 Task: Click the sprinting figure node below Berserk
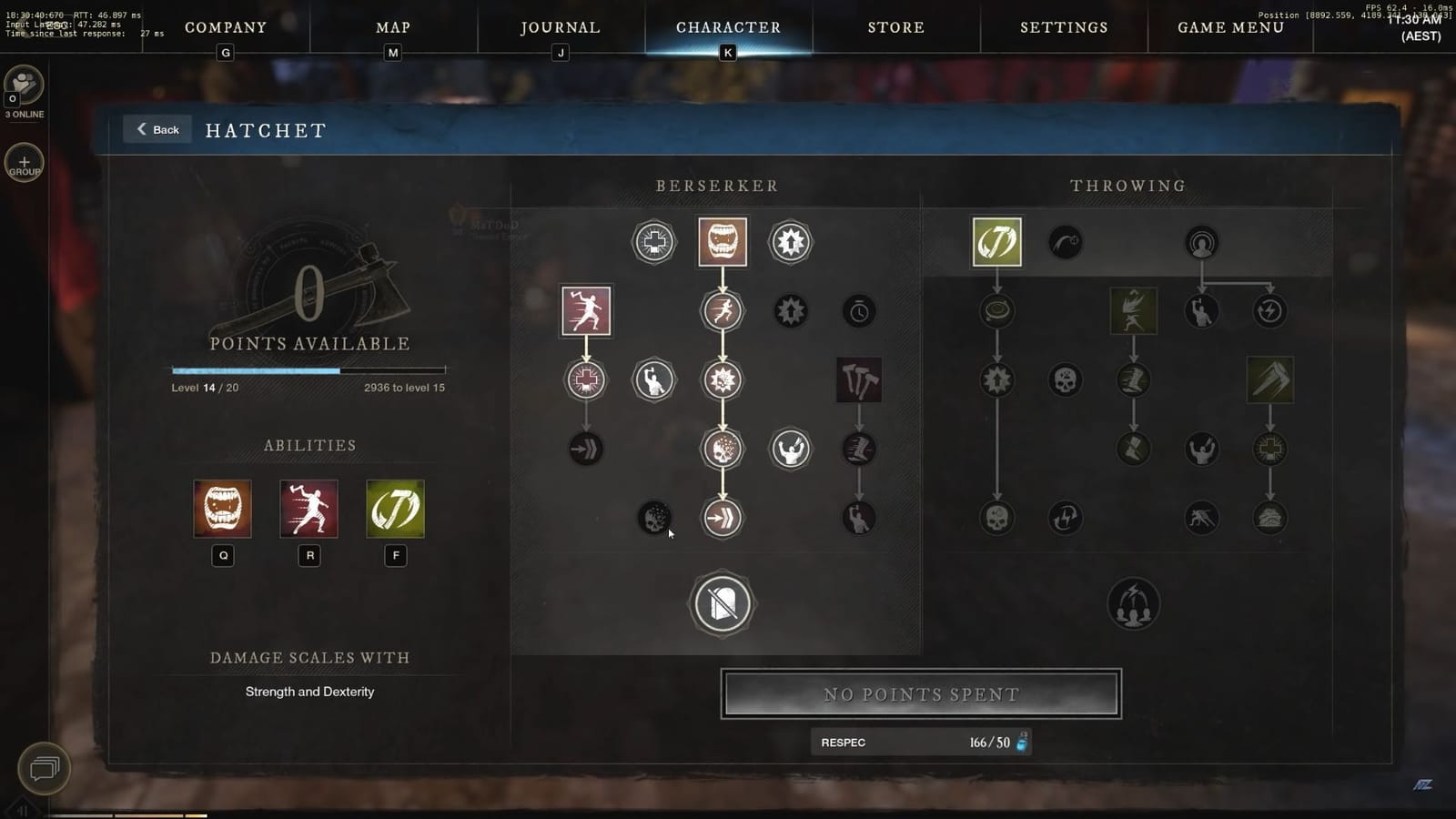723,310
